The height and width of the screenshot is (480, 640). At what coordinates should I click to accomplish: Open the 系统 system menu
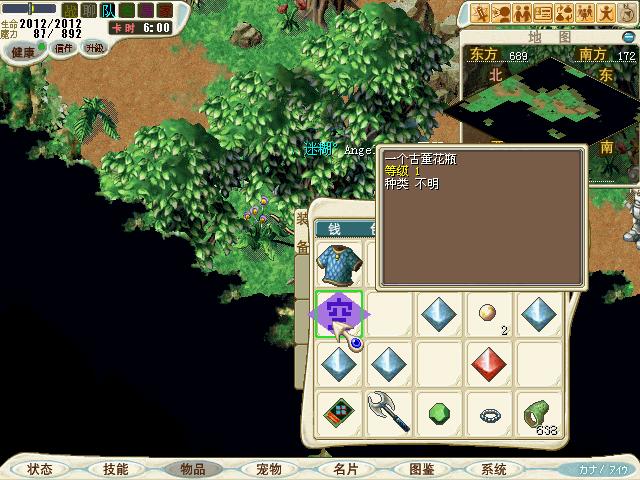494,469
